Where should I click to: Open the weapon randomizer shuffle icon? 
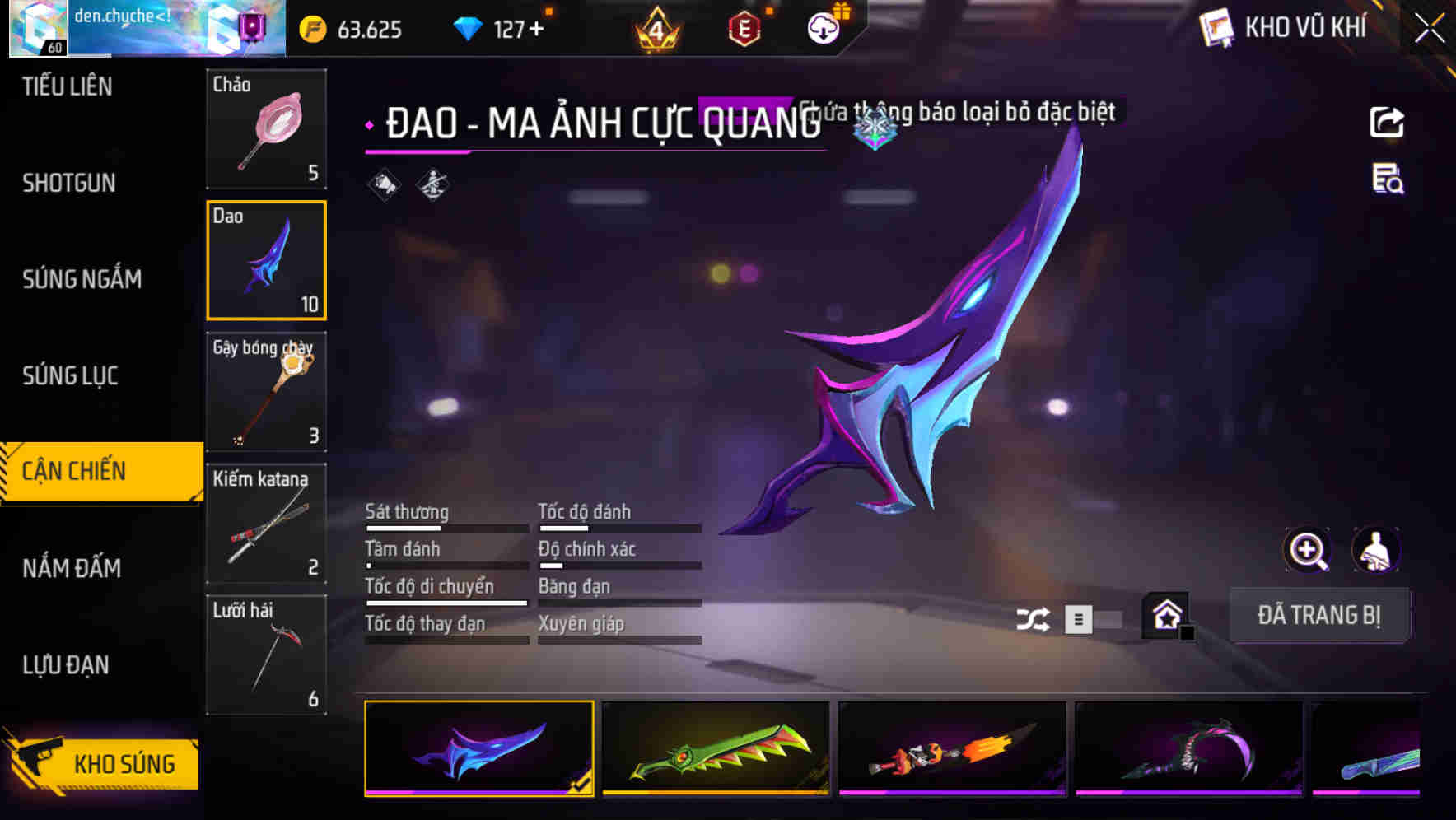click(1033, 617)
